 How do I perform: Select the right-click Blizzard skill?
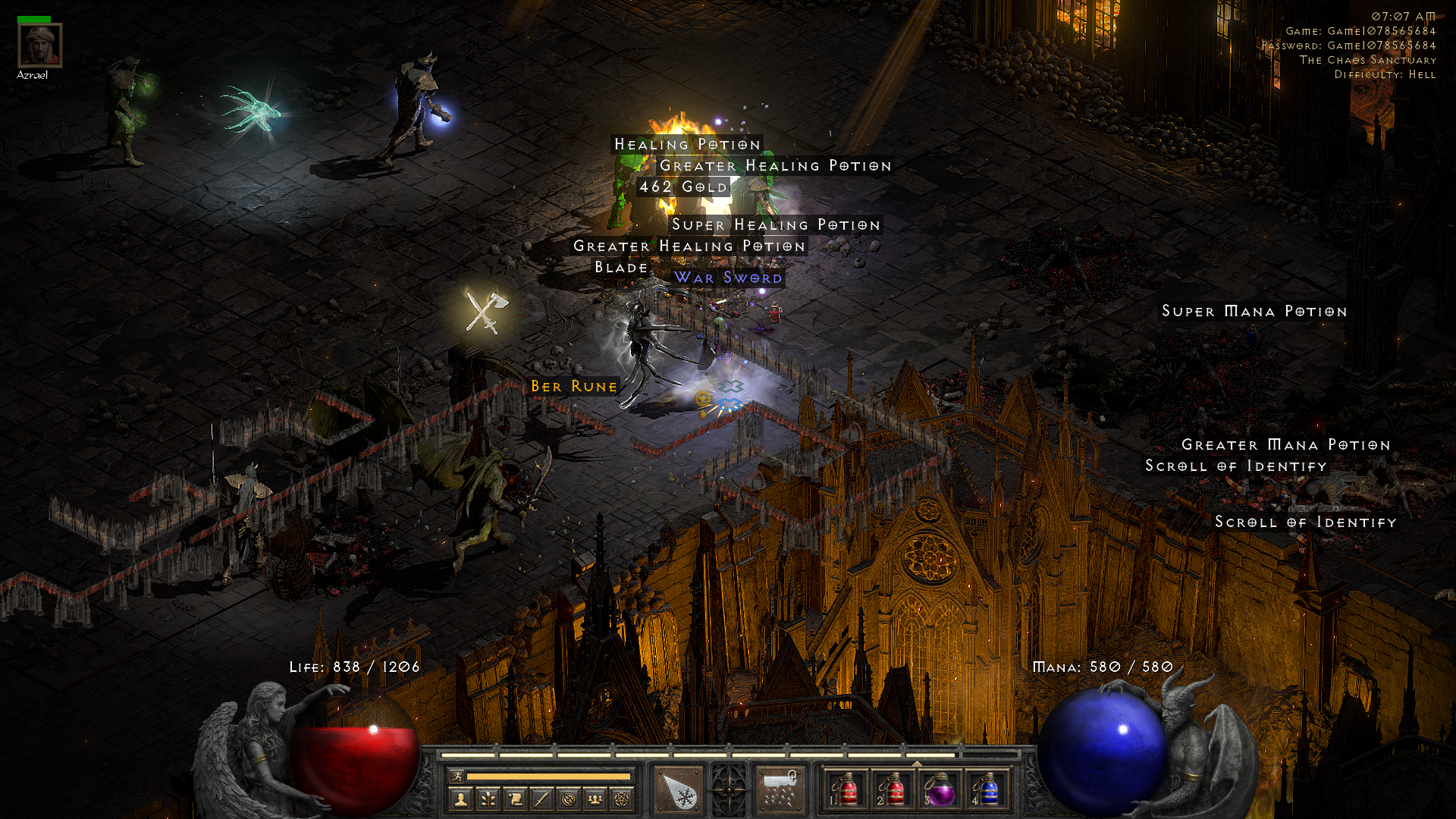(780, 792)
